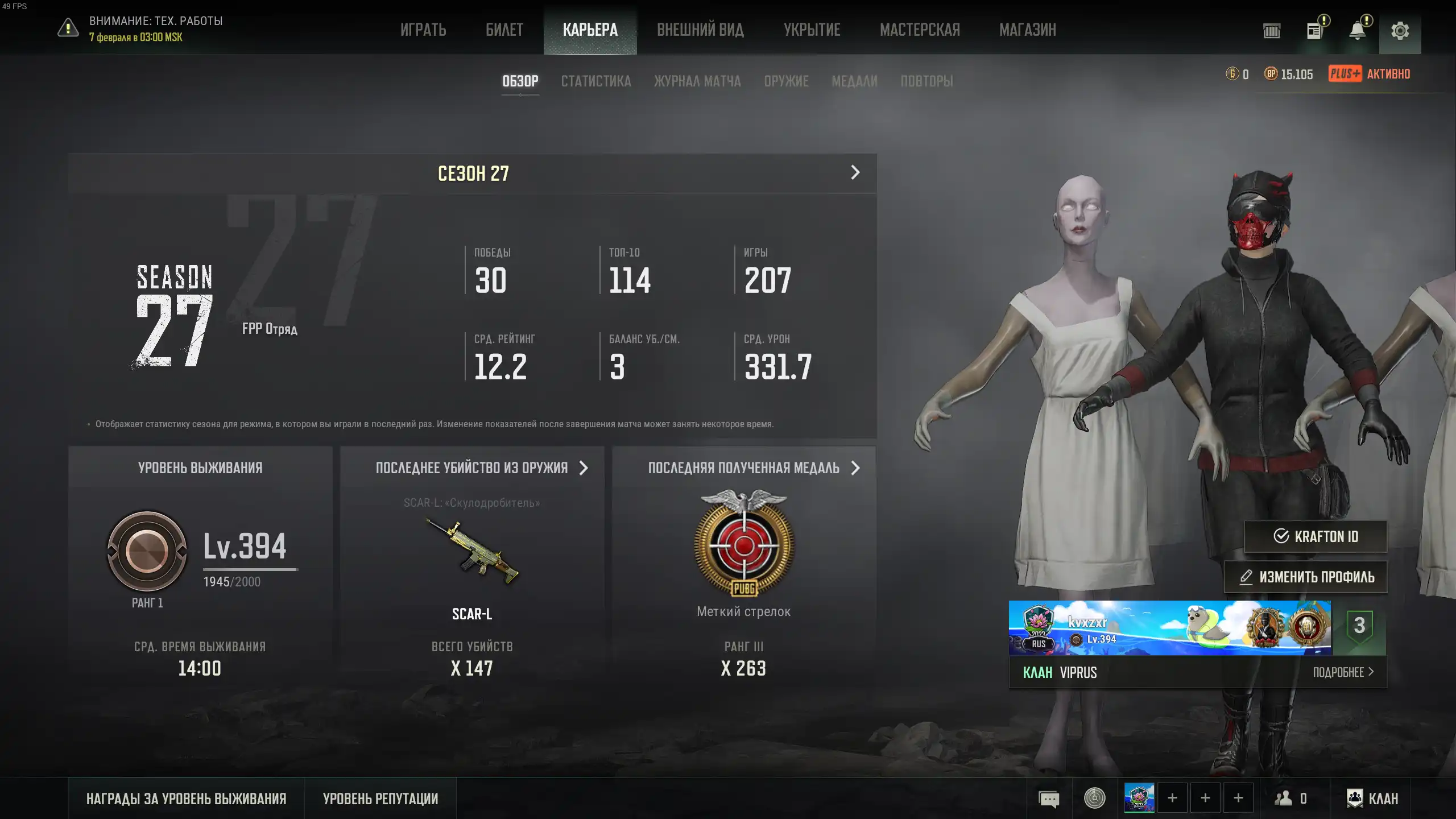Visit the МАГАЗИН store
Screen dimensions: 1456x819
coord(1027,30)
